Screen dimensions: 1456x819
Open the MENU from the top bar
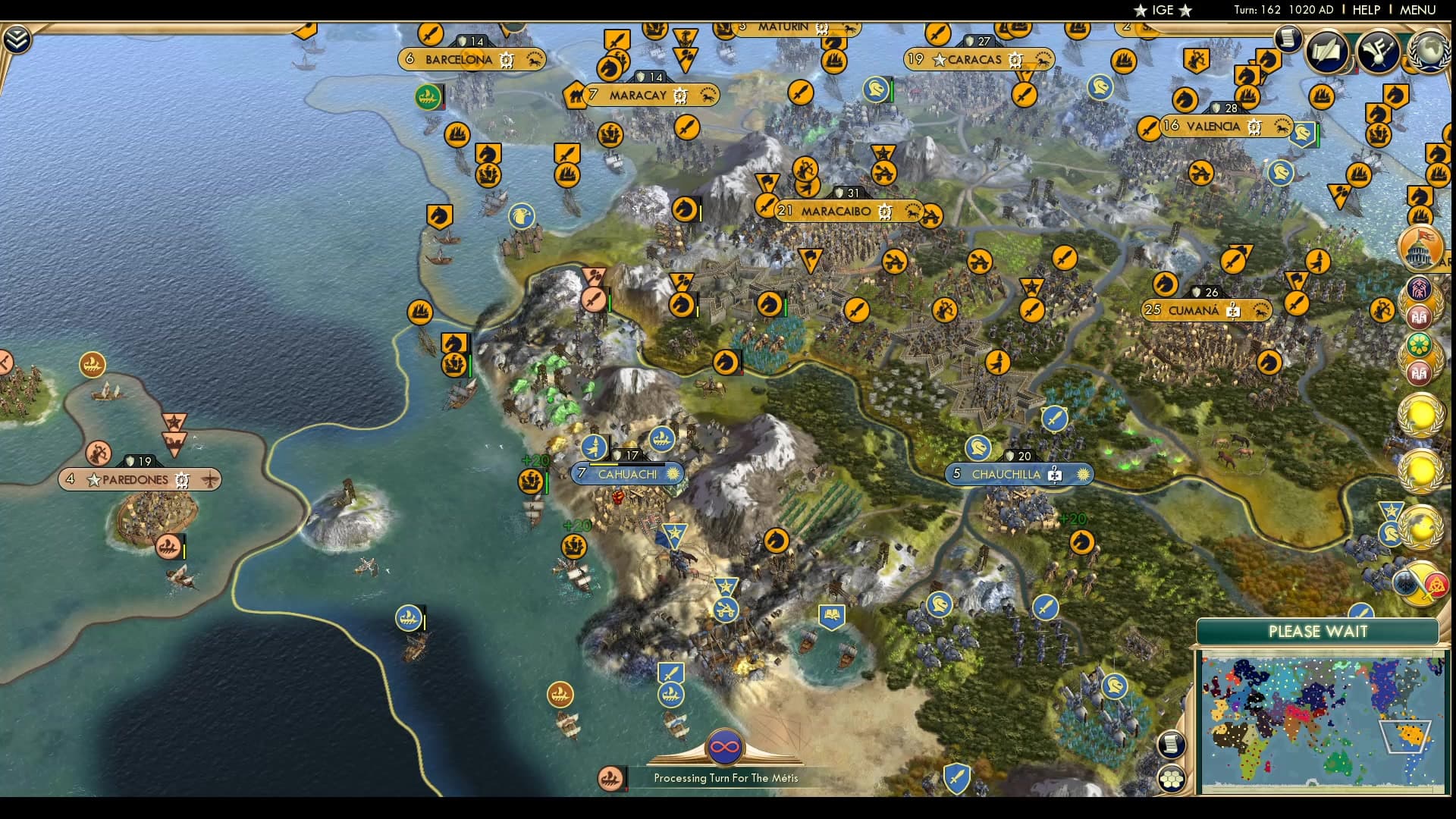tap(1418, 10)
